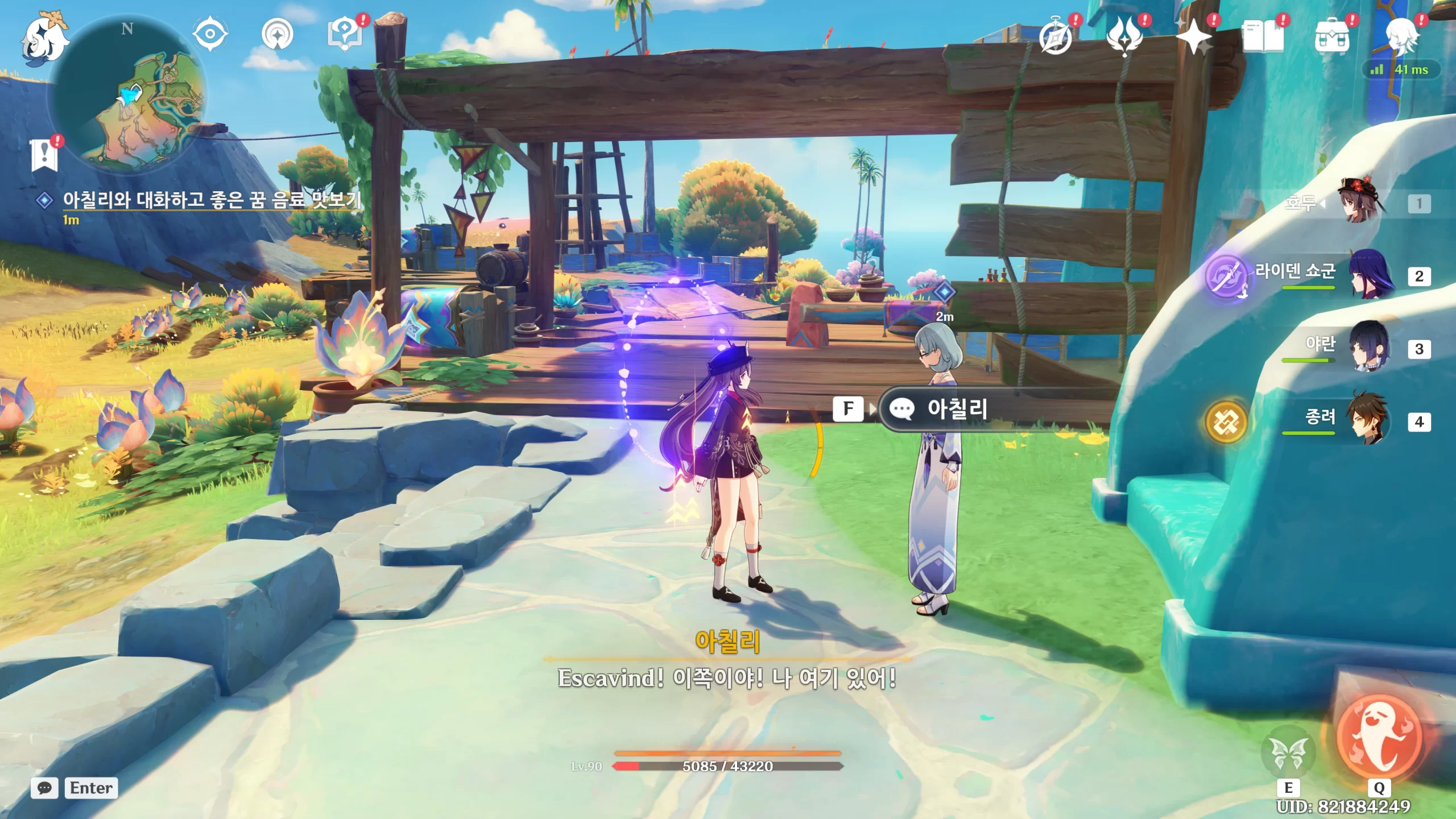Open the tutorial question mark icon
Viewport: 1456px width, 819px height.
coord(345,34)
